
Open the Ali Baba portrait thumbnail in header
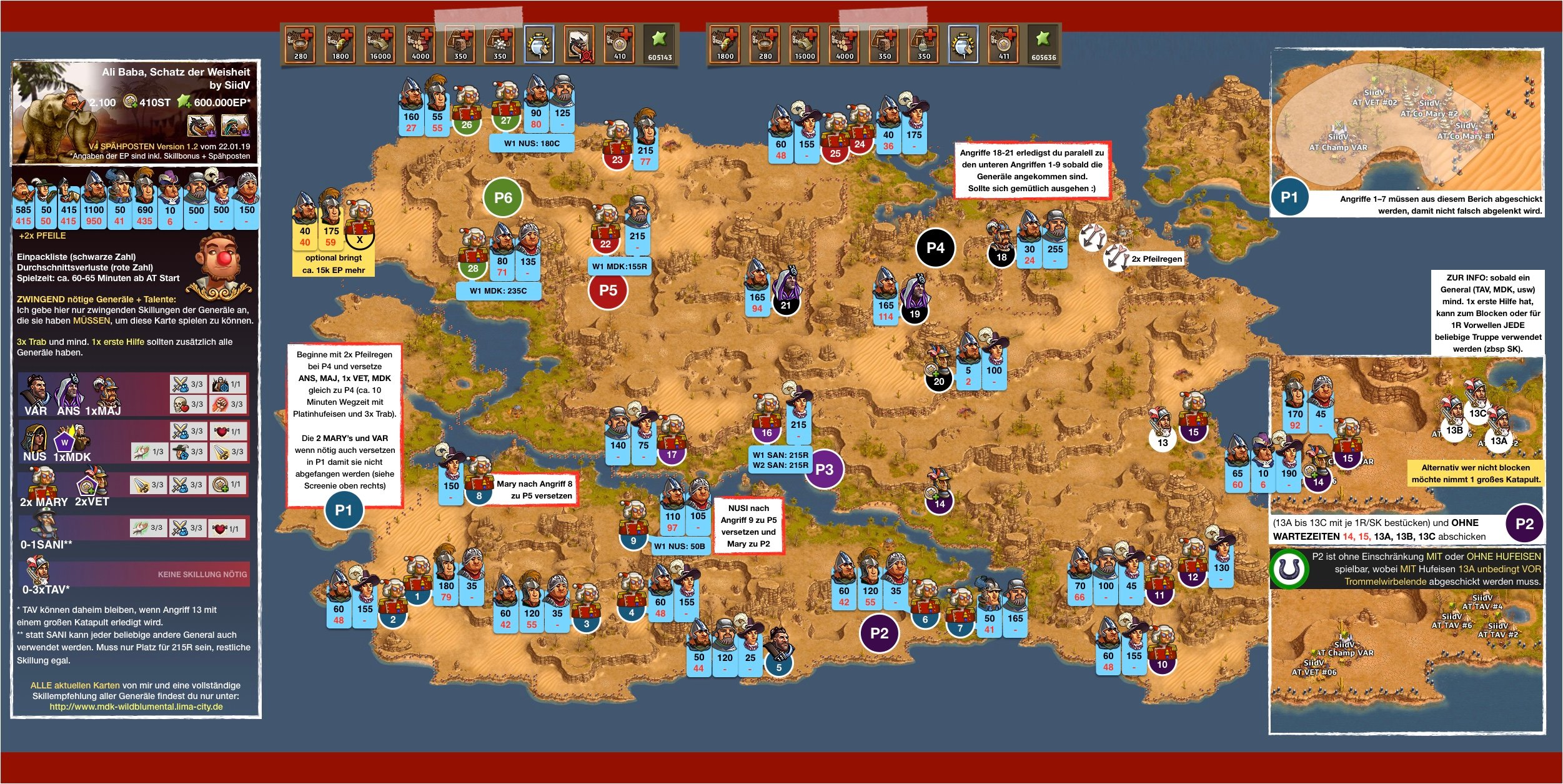[235, 126]
